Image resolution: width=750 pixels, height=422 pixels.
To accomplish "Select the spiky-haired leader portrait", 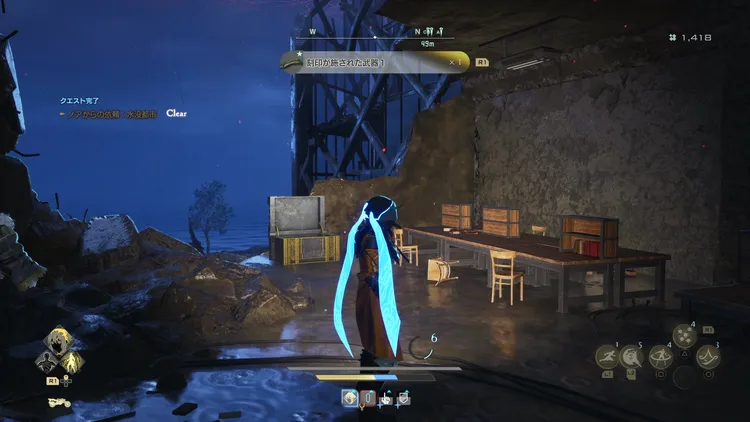I will point(59,340).
